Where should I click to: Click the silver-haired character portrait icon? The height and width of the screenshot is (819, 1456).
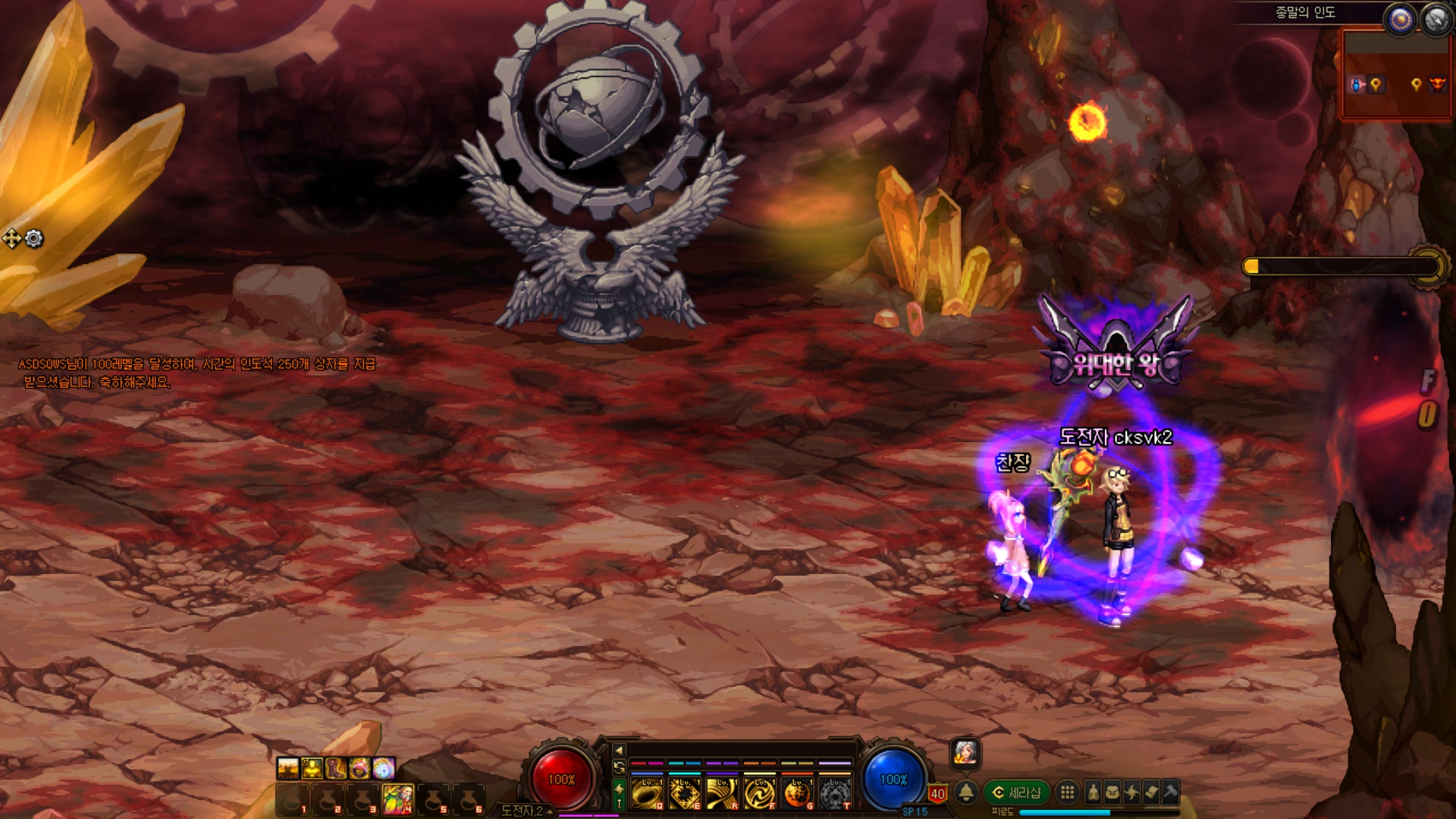[965, 753]
